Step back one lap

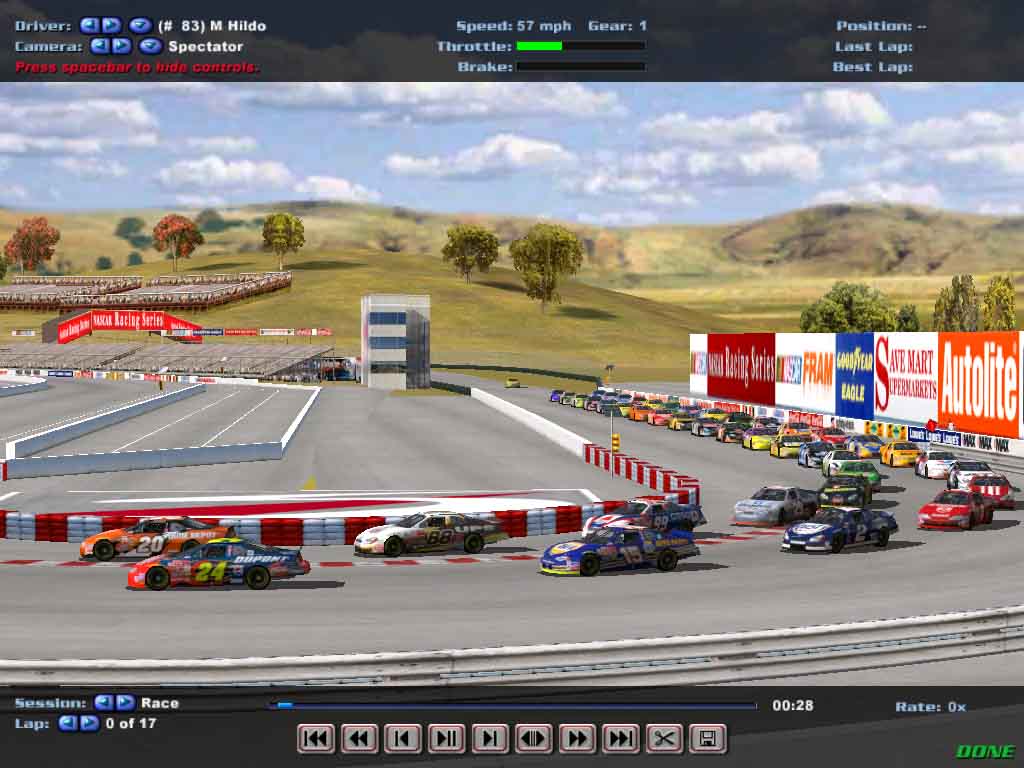(67, 723)
